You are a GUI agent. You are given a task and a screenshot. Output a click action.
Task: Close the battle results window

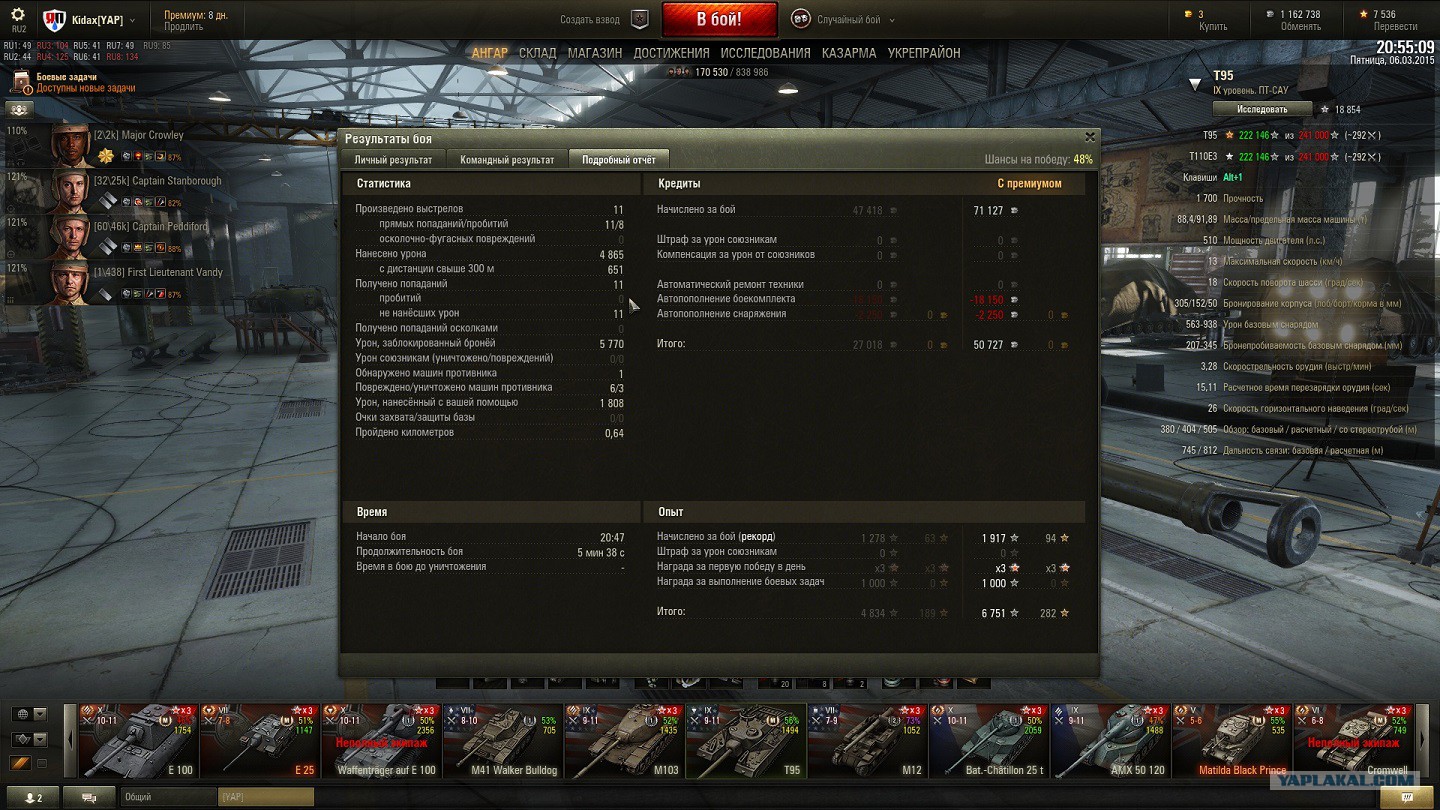tap(1090, 137)
